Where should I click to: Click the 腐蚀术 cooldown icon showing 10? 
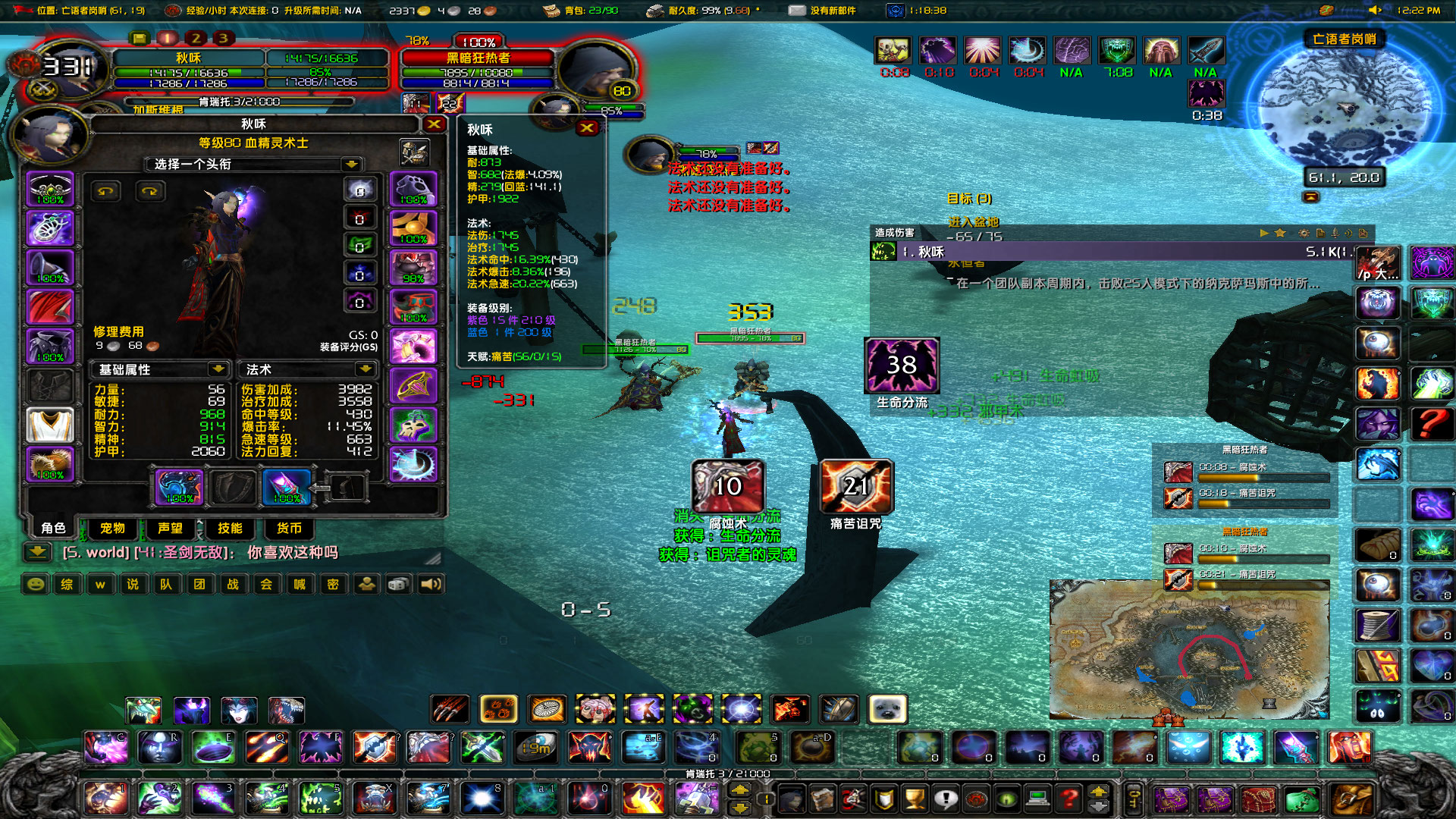click(727, 486)
